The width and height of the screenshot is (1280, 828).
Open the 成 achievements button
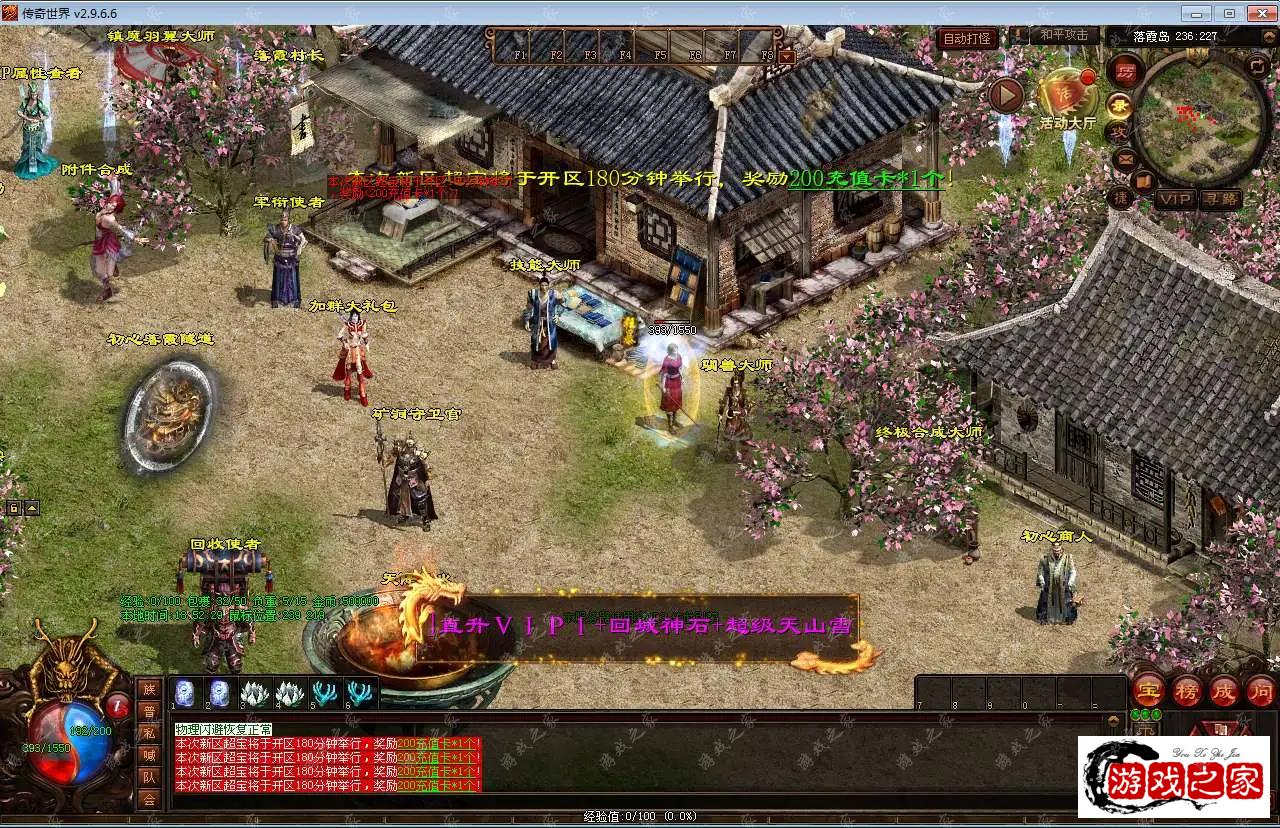click(1224, 690)
